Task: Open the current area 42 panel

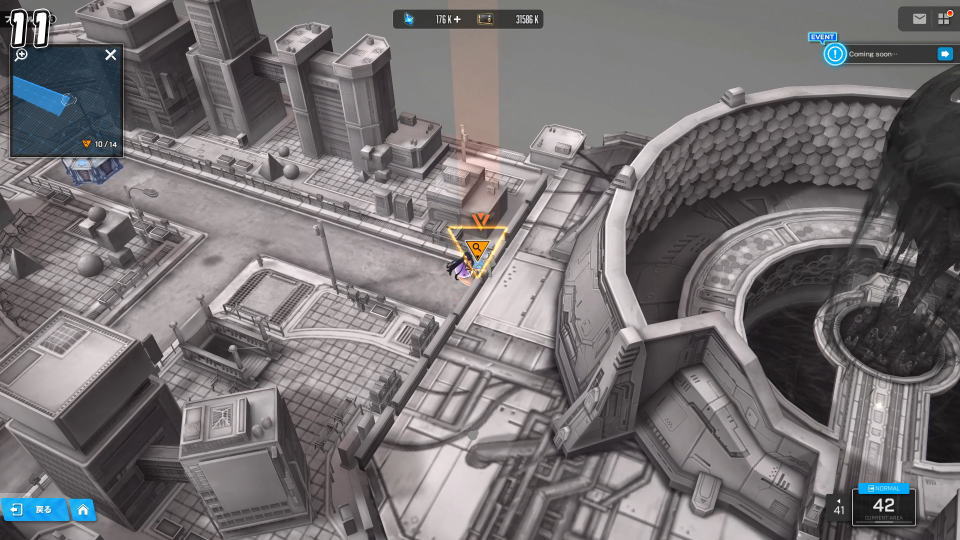Action: [884, 510]
